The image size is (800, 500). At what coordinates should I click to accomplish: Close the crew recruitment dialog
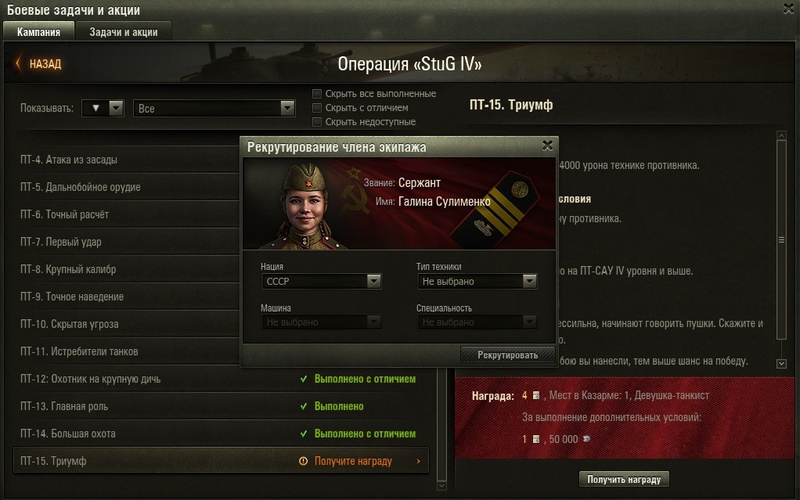click(547, 145)
